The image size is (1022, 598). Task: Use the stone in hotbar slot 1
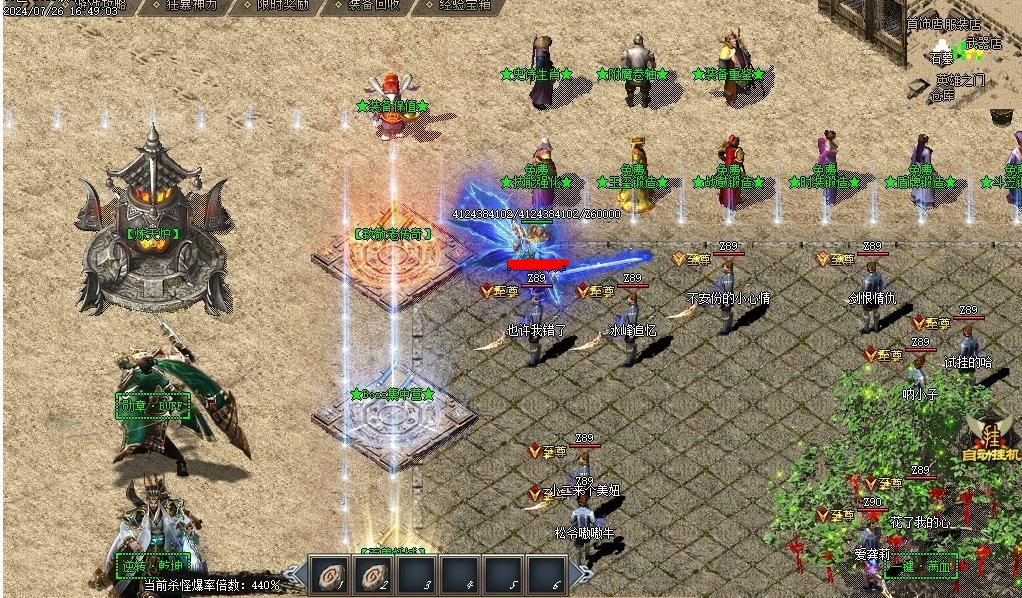(x=327, y=576)
